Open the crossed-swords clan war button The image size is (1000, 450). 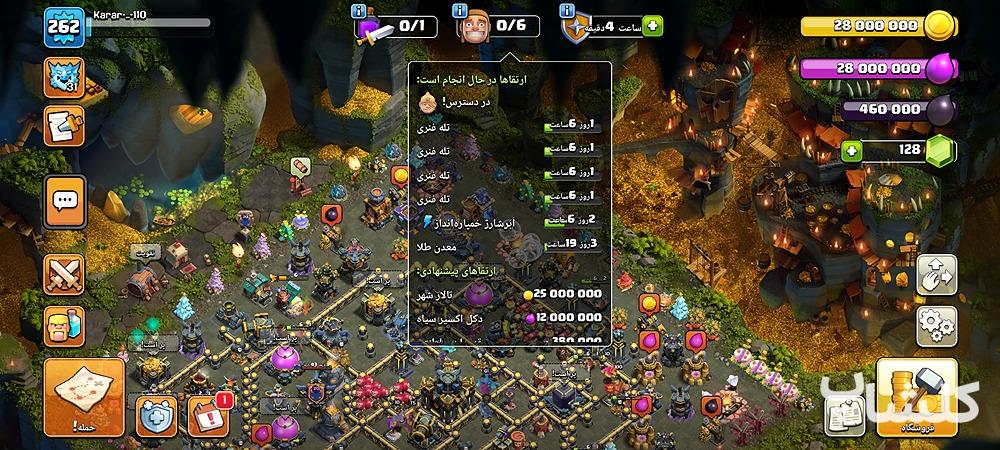coord(64,274)
